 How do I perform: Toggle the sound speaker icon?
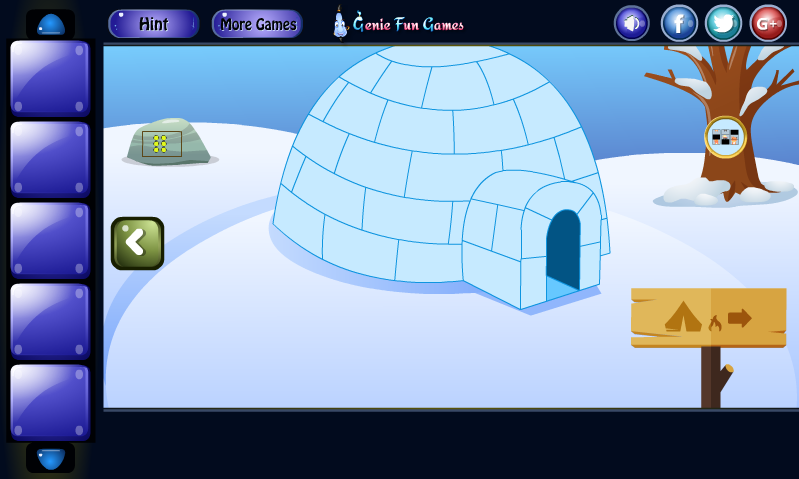631,23
